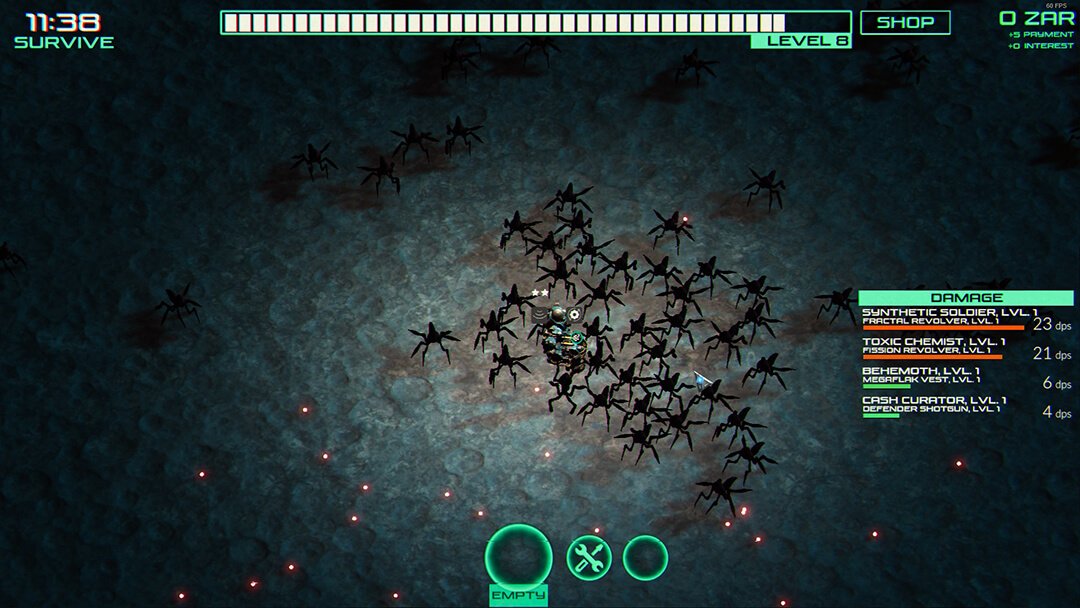Click the small empty circle slot beside the tools icon
The height and width of the screenshot is (608, 1080).
645,557
